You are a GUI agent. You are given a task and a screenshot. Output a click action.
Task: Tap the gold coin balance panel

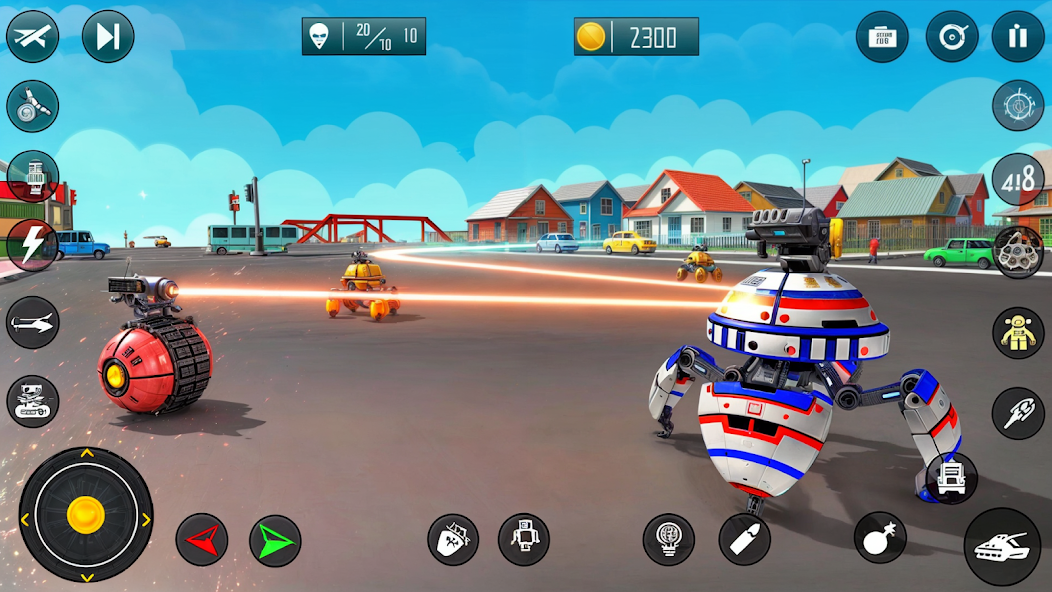[636, 37]
